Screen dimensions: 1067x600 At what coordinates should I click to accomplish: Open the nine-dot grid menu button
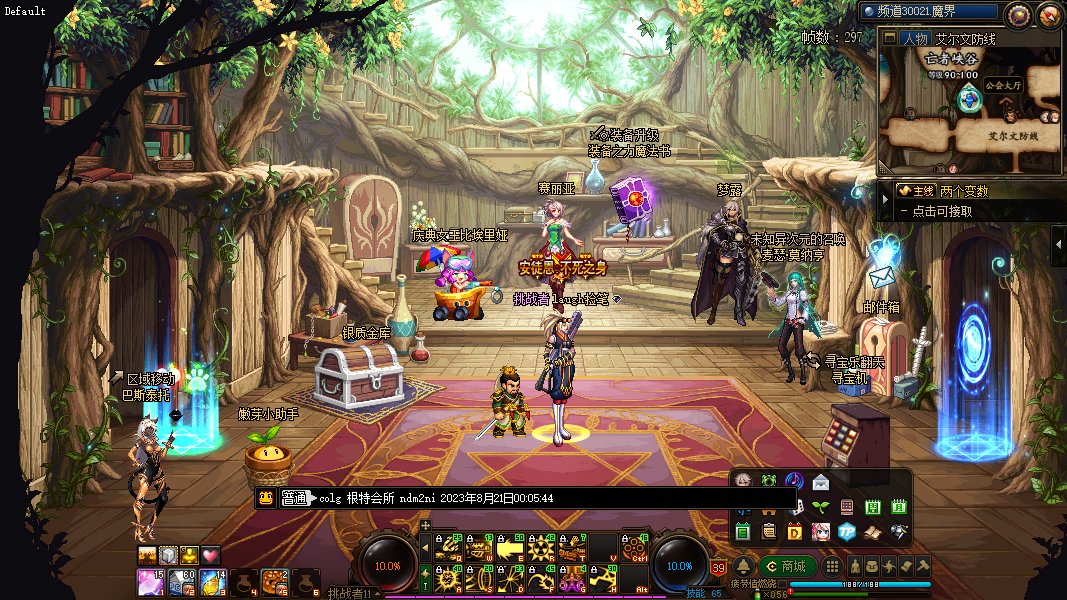click(x=832, y=566)
